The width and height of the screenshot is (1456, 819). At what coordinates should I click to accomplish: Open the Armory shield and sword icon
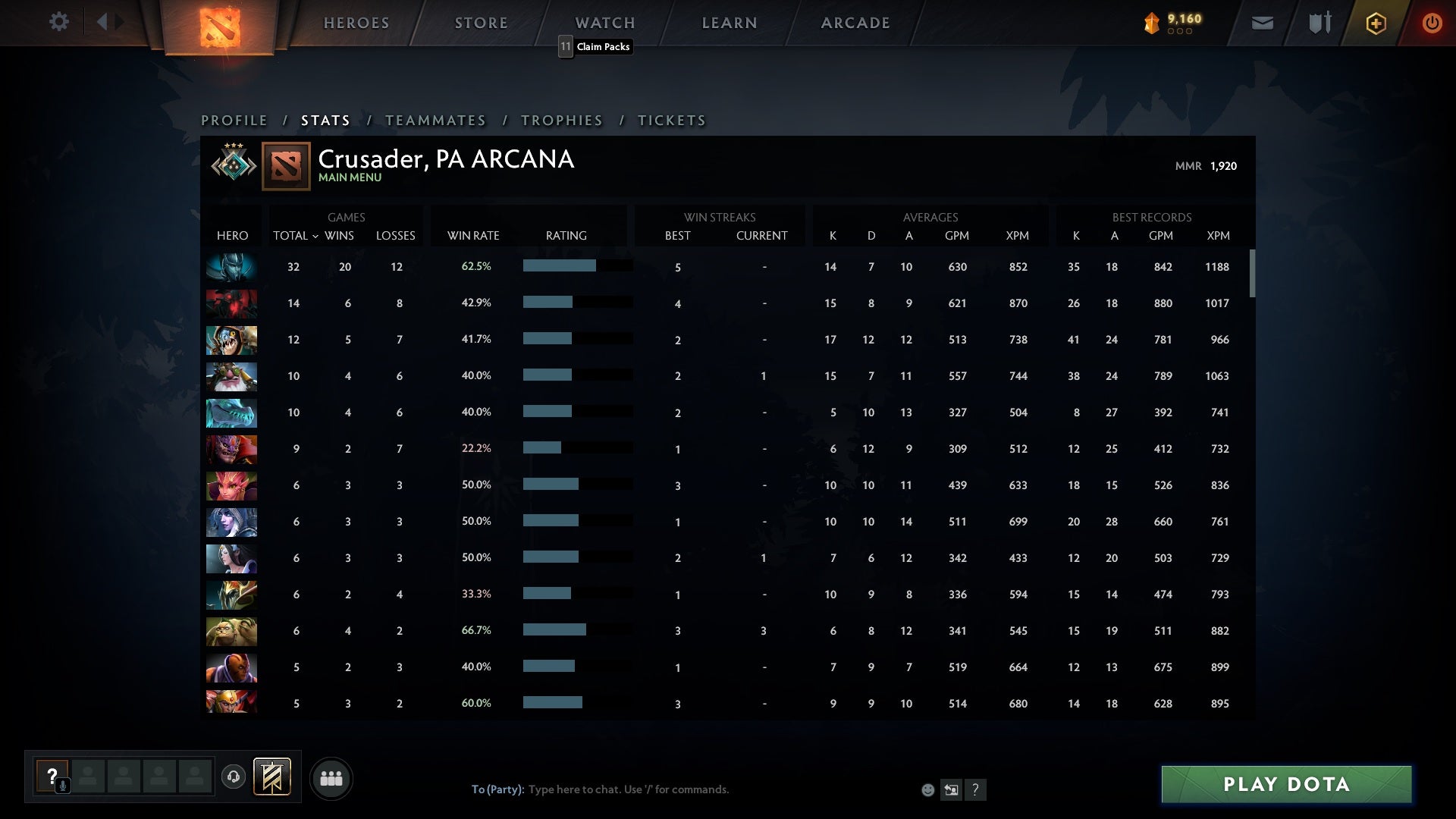1319,22
